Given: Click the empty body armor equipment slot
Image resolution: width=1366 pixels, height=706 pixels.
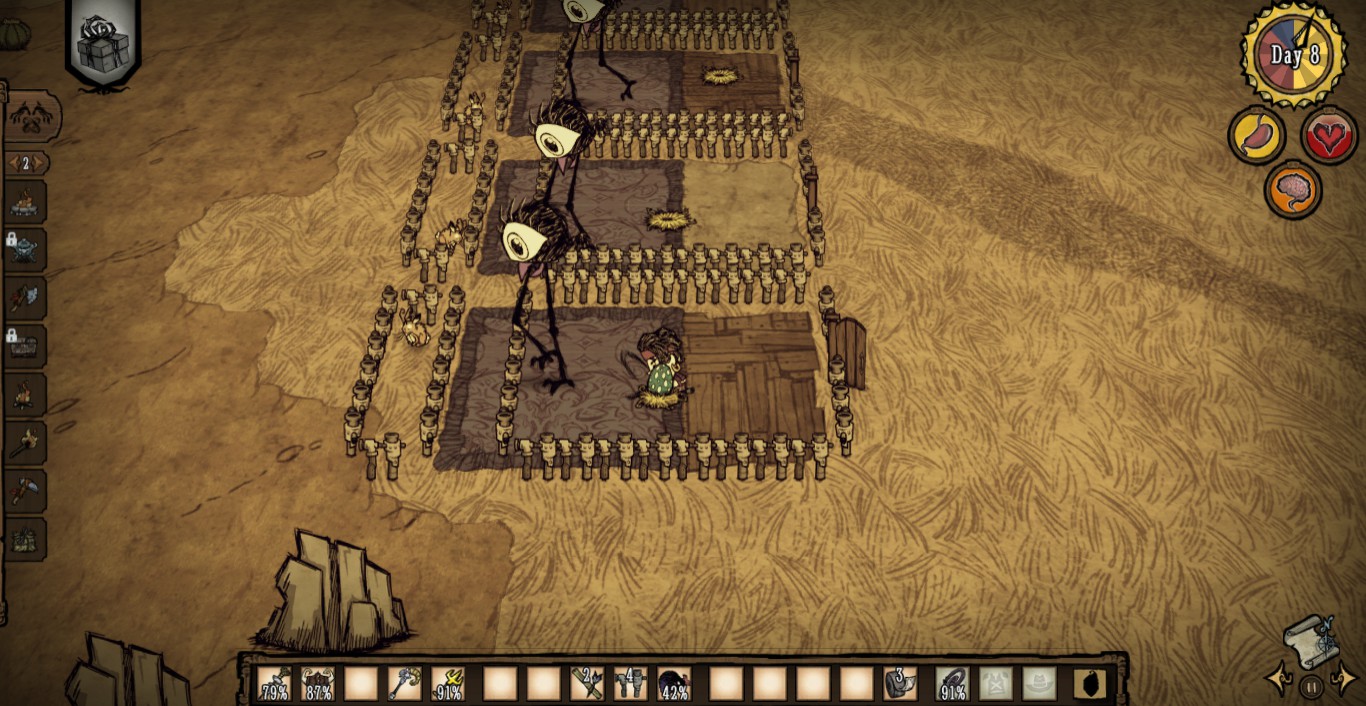Looking at the screenshot, I should tap(996, 684).
